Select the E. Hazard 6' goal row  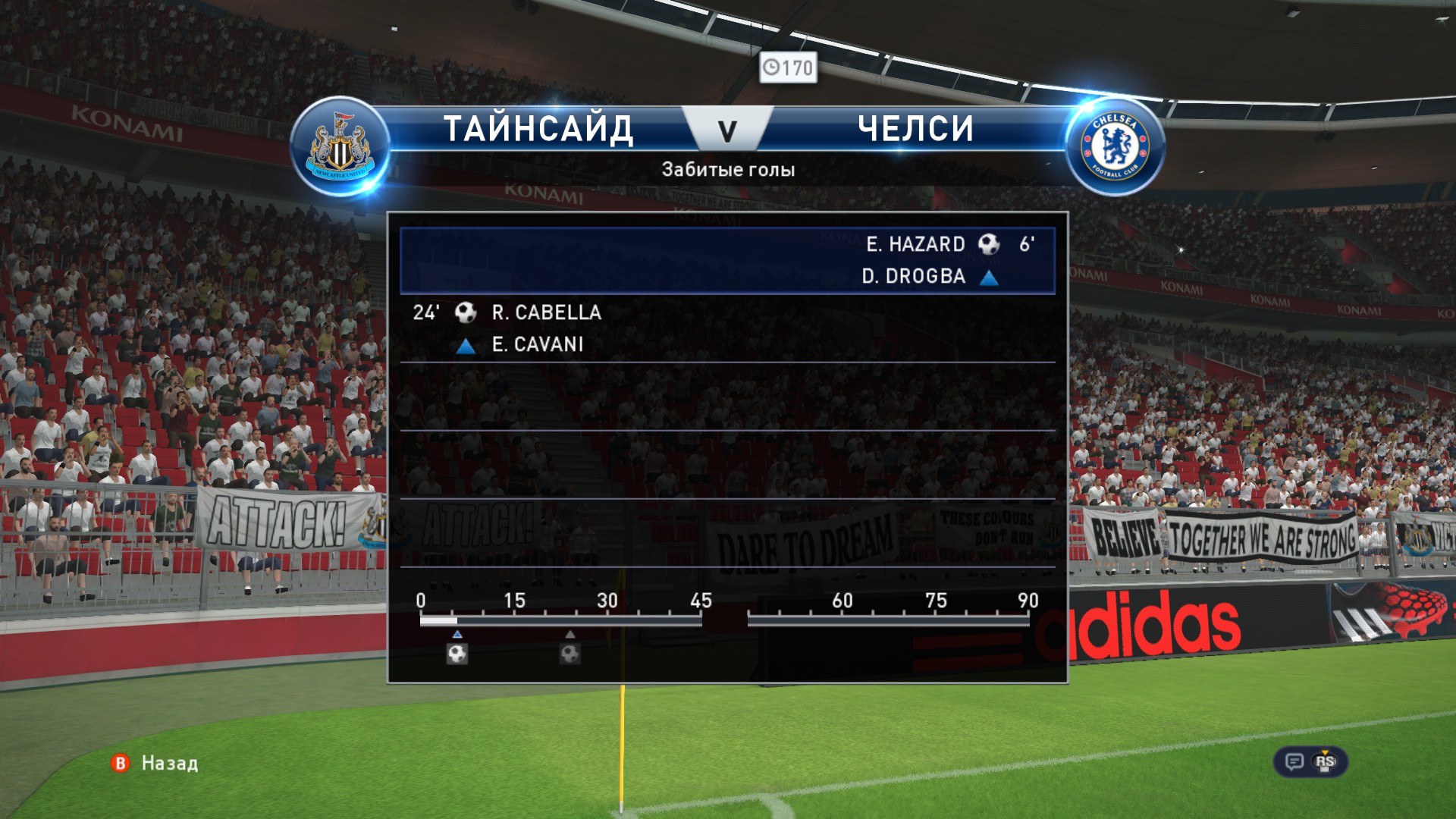tap(727, 260)
